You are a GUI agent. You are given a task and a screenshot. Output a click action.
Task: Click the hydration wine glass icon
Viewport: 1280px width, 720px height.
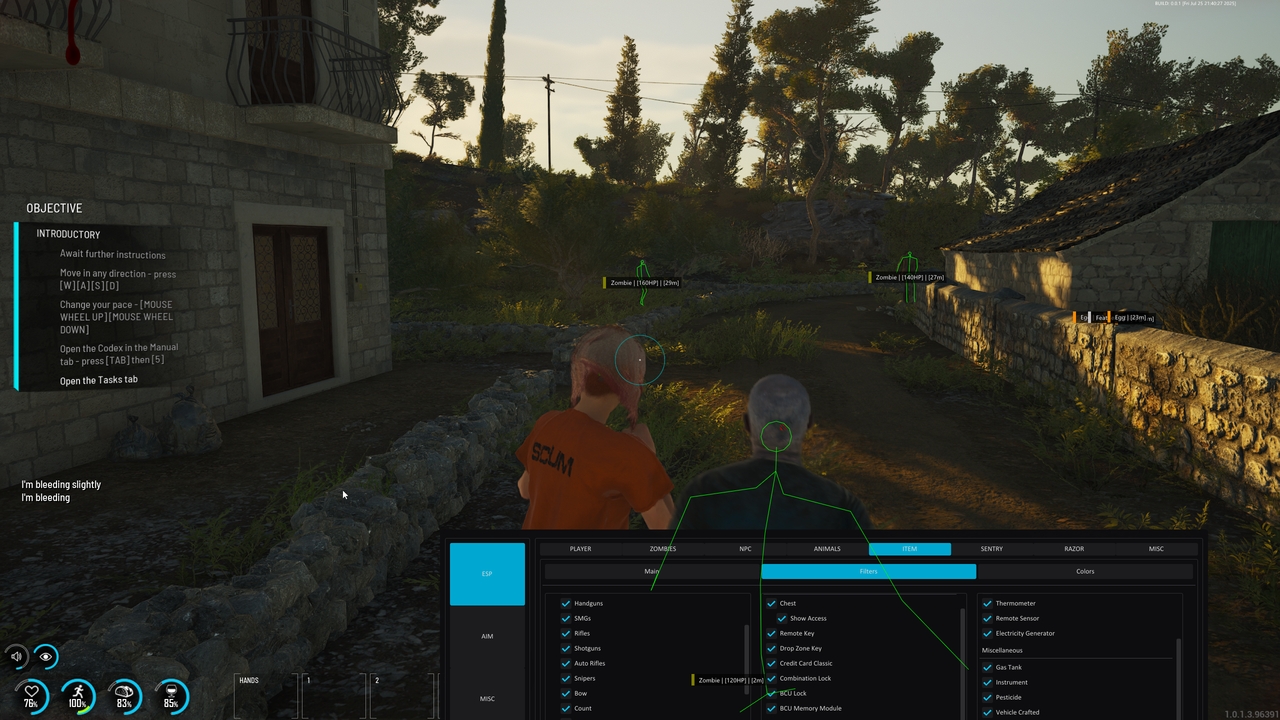pyautogui.click(x=170, y=691)
